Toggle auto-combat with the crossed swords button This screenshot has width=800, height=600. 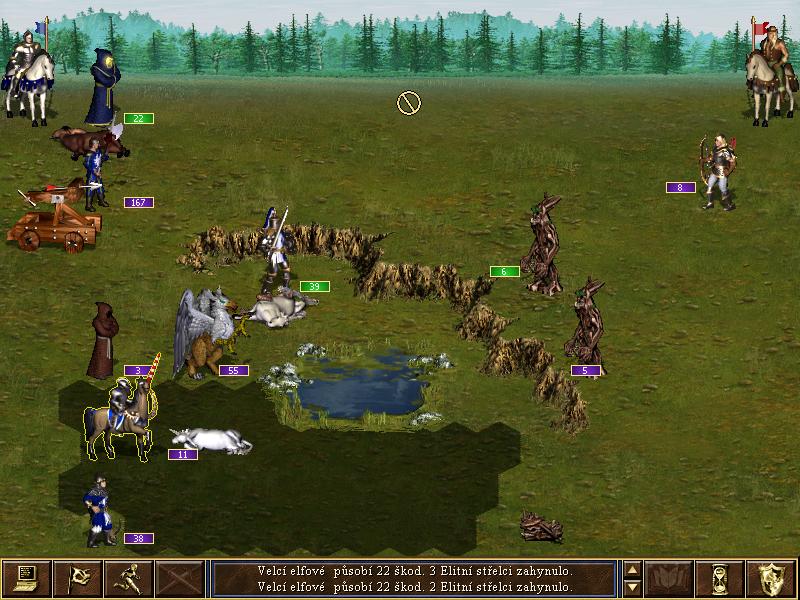coord(179,578)
